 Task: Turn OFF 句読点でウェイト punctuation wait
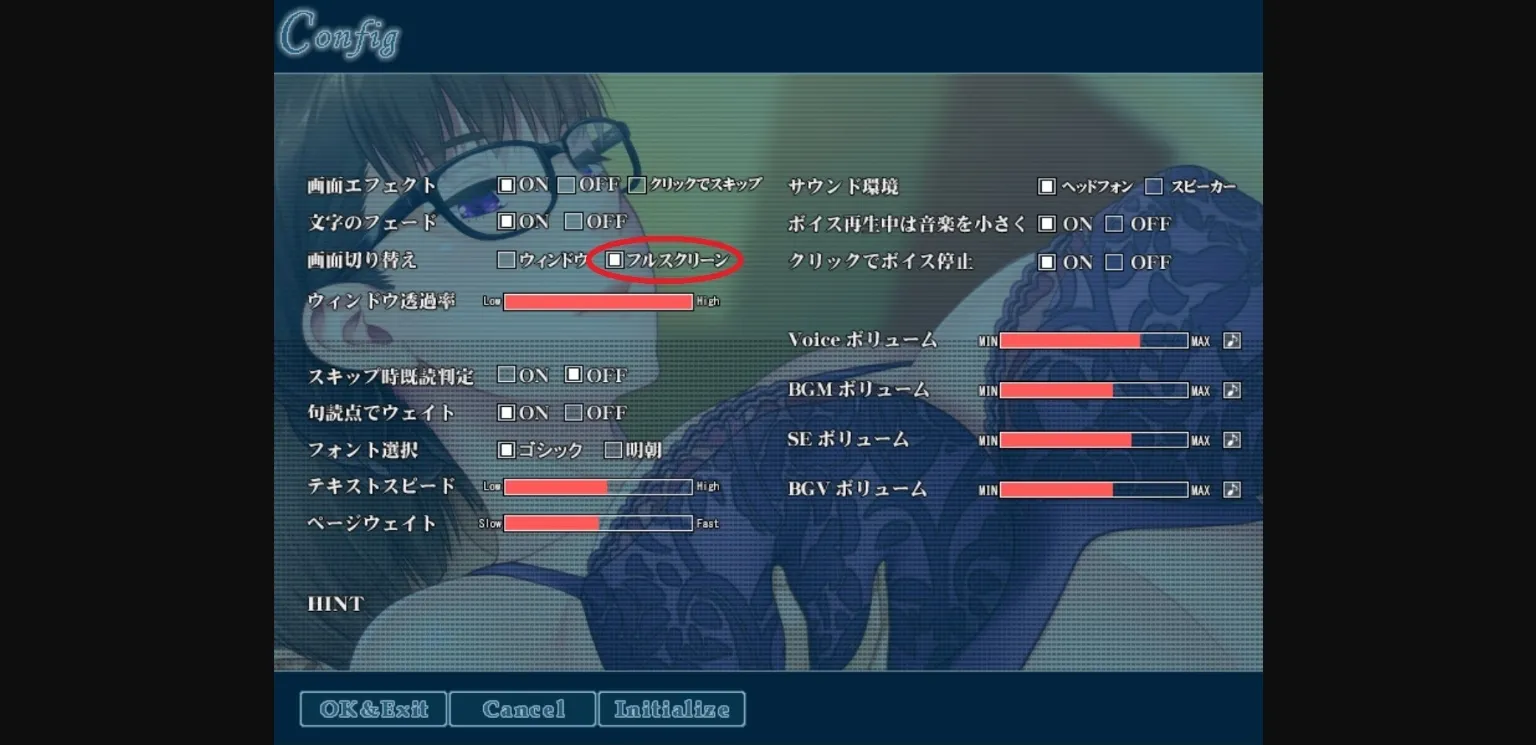(x=574, y=412)
